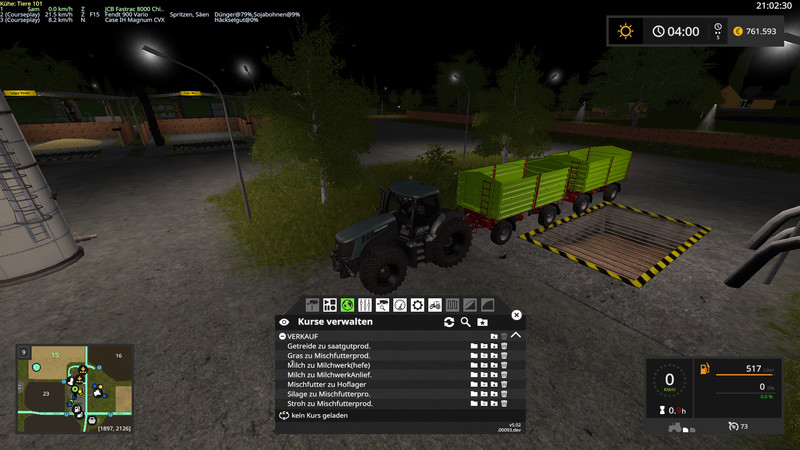This screenshot has width=800, height=450.
Task: Close the Kurse verwalten panel
Action: (x=517, y=315)
